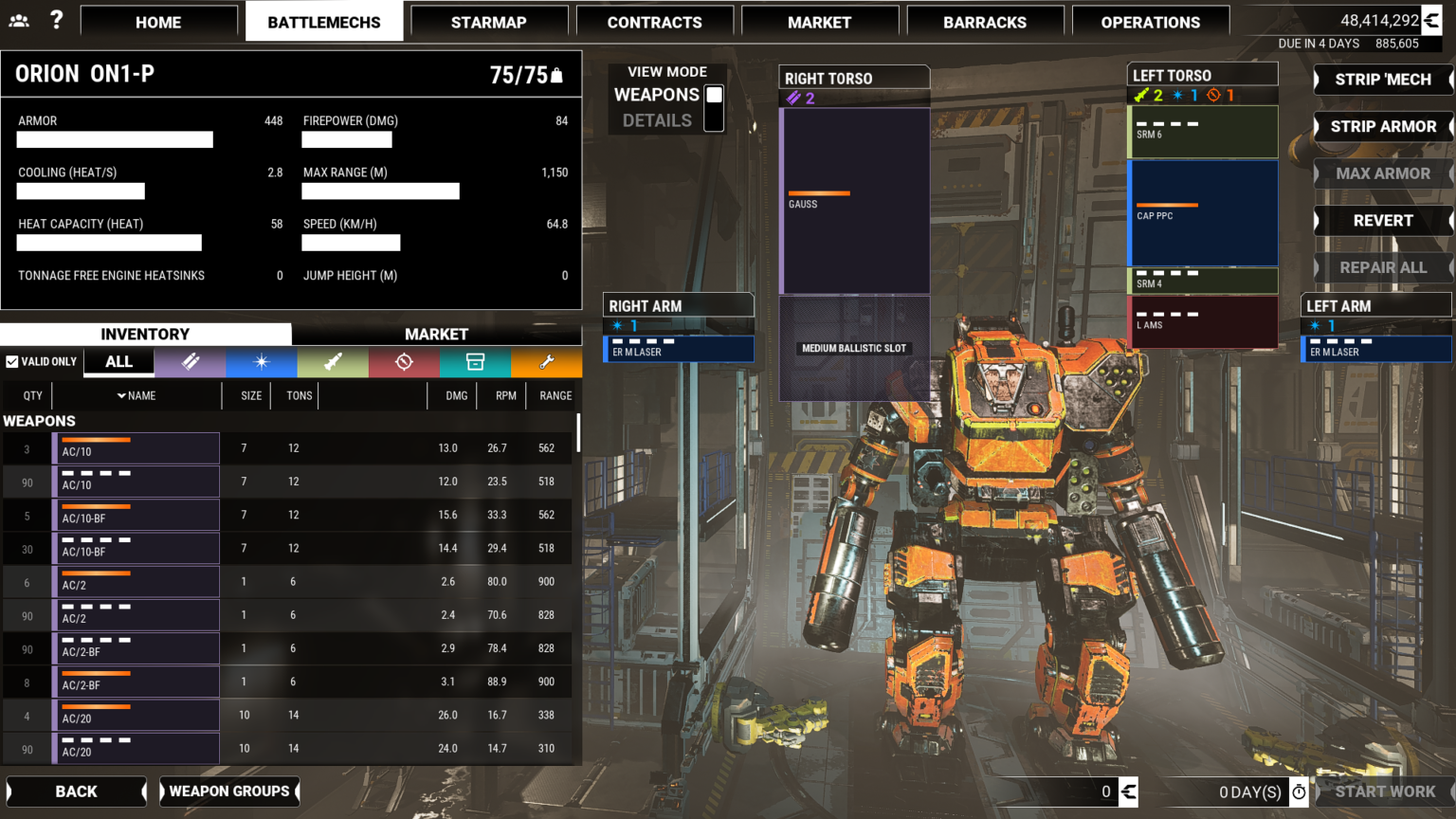
Task: Open the STARMAP screen
Action: pyautogui.click(x=489, y=21)
